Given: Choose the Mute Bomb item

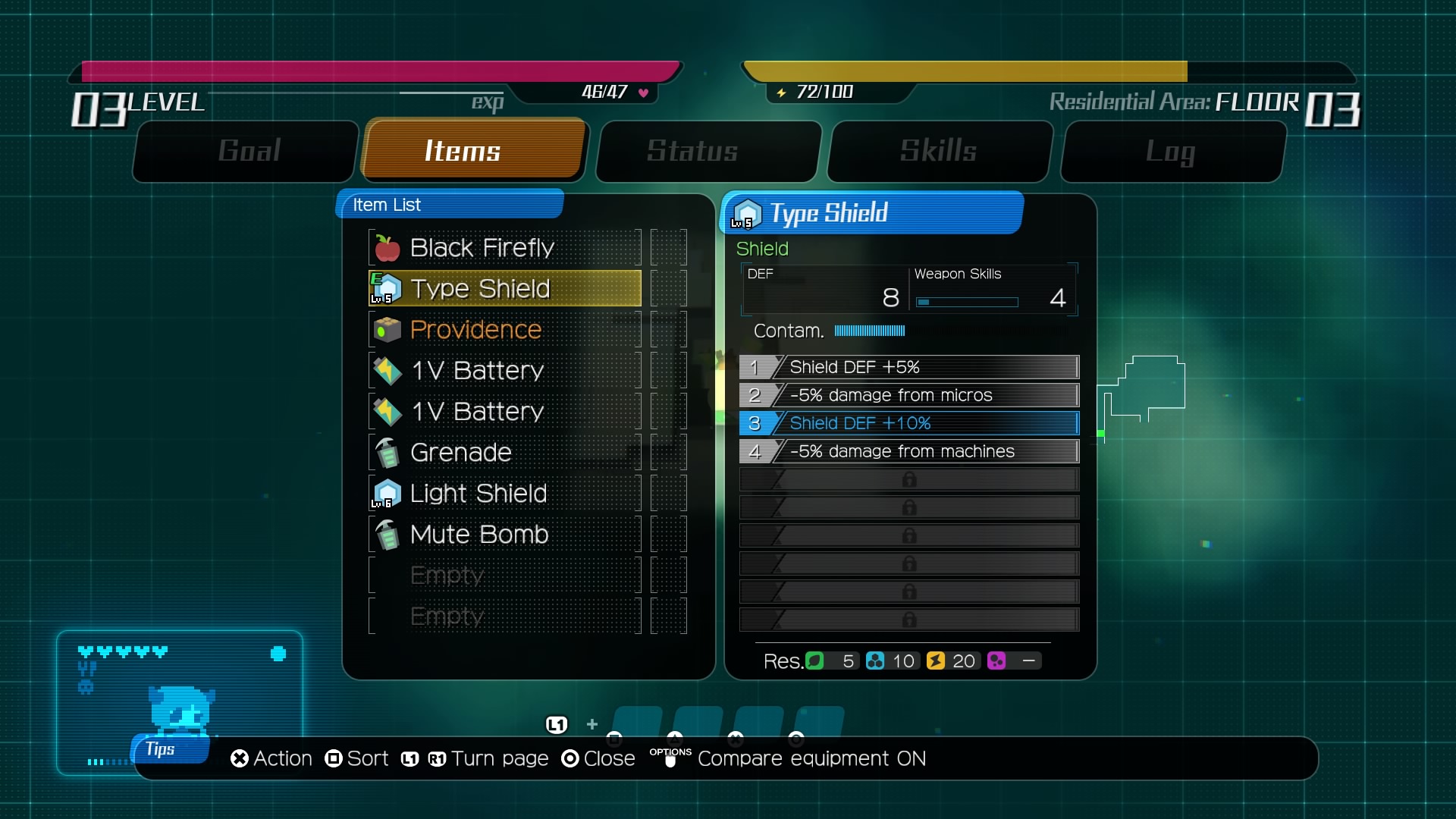Looking at the screenshot, I should pos(504,535).
